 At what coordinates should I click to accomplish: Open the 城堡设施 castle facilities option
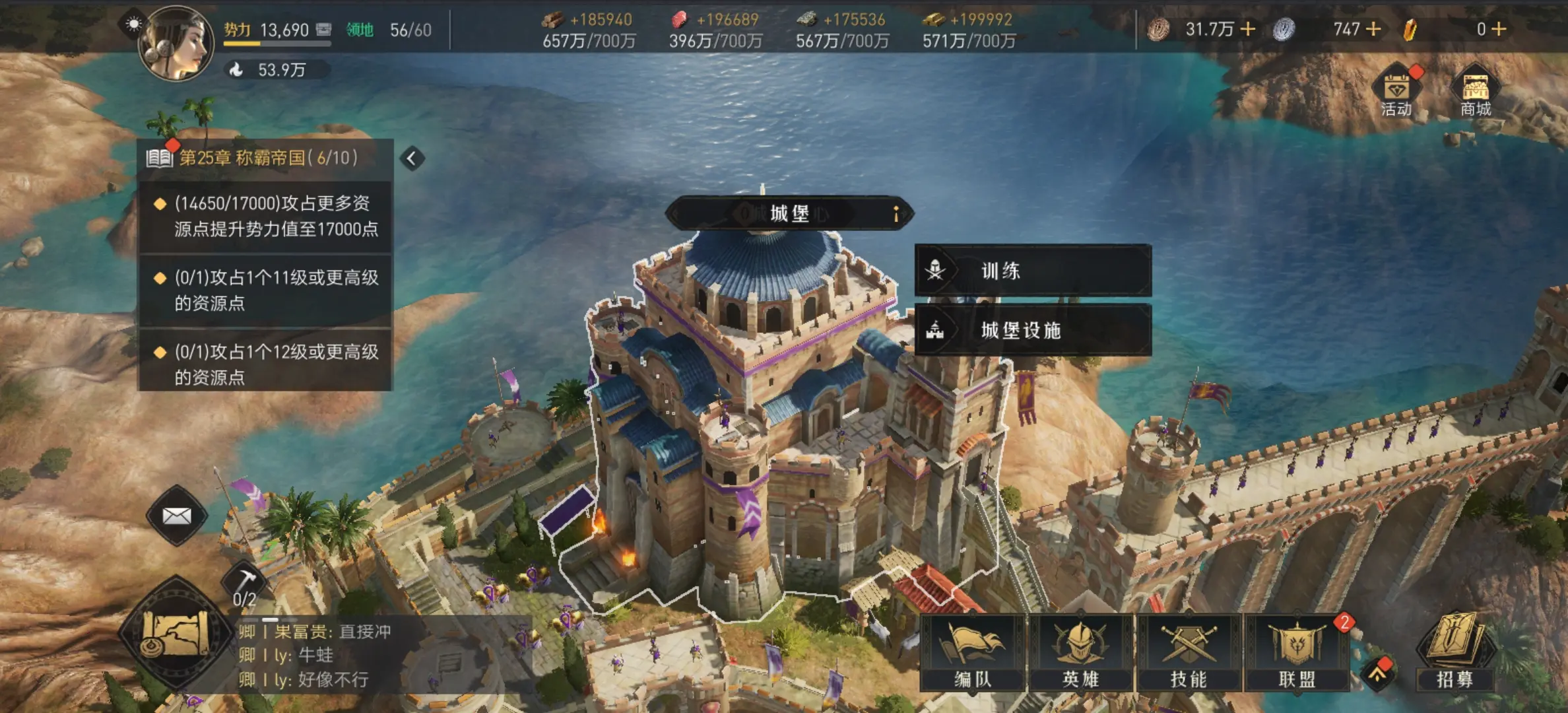(1033, 330)
